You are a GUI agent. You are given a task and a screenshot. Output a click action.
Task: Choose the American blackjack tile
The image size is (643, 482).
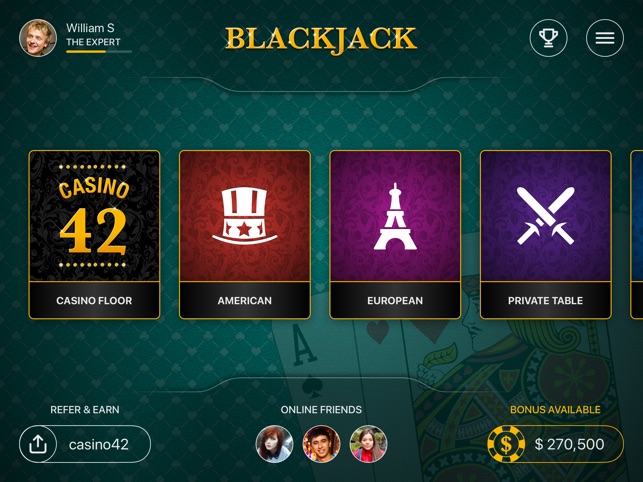tap(244, 234)
